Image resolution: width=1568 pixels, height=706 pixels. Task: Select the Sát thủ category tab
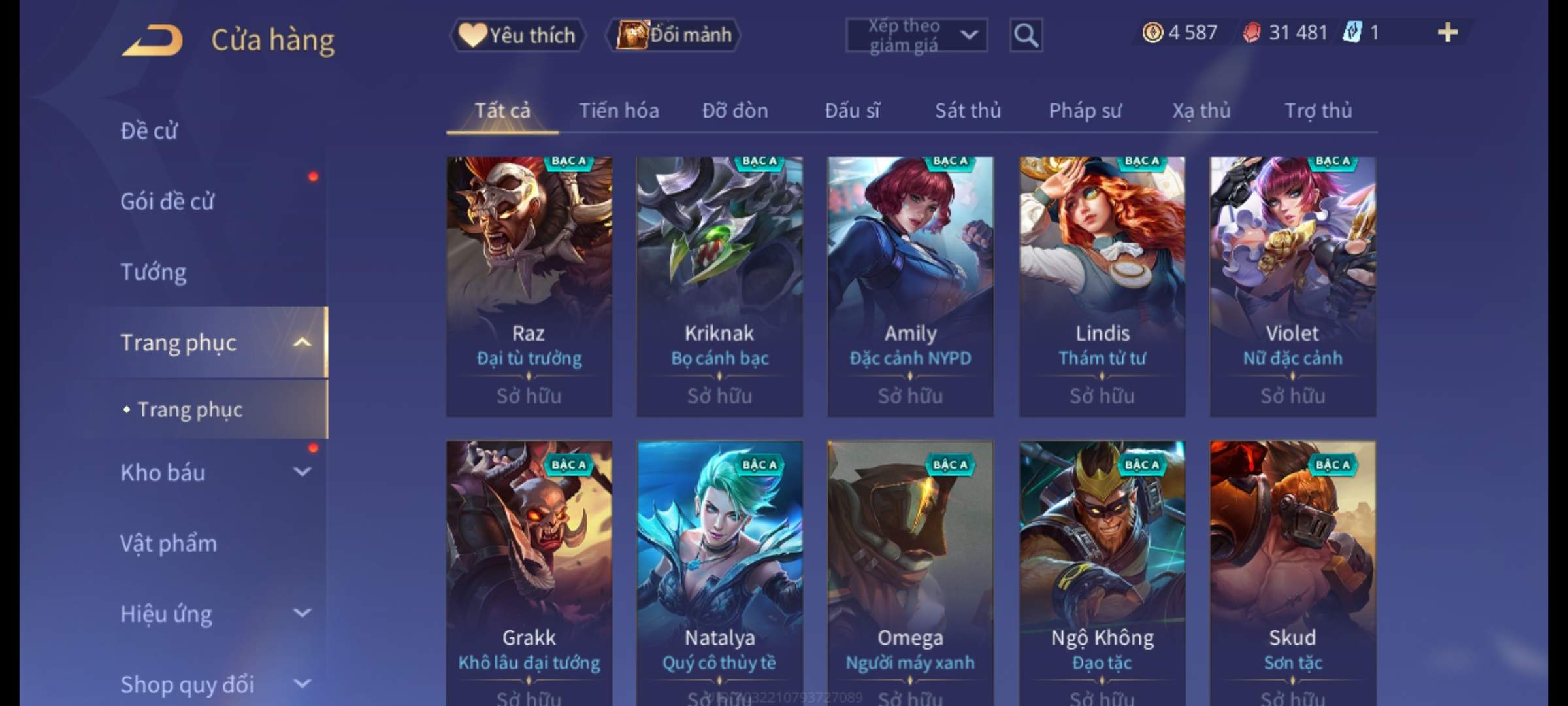968,111
